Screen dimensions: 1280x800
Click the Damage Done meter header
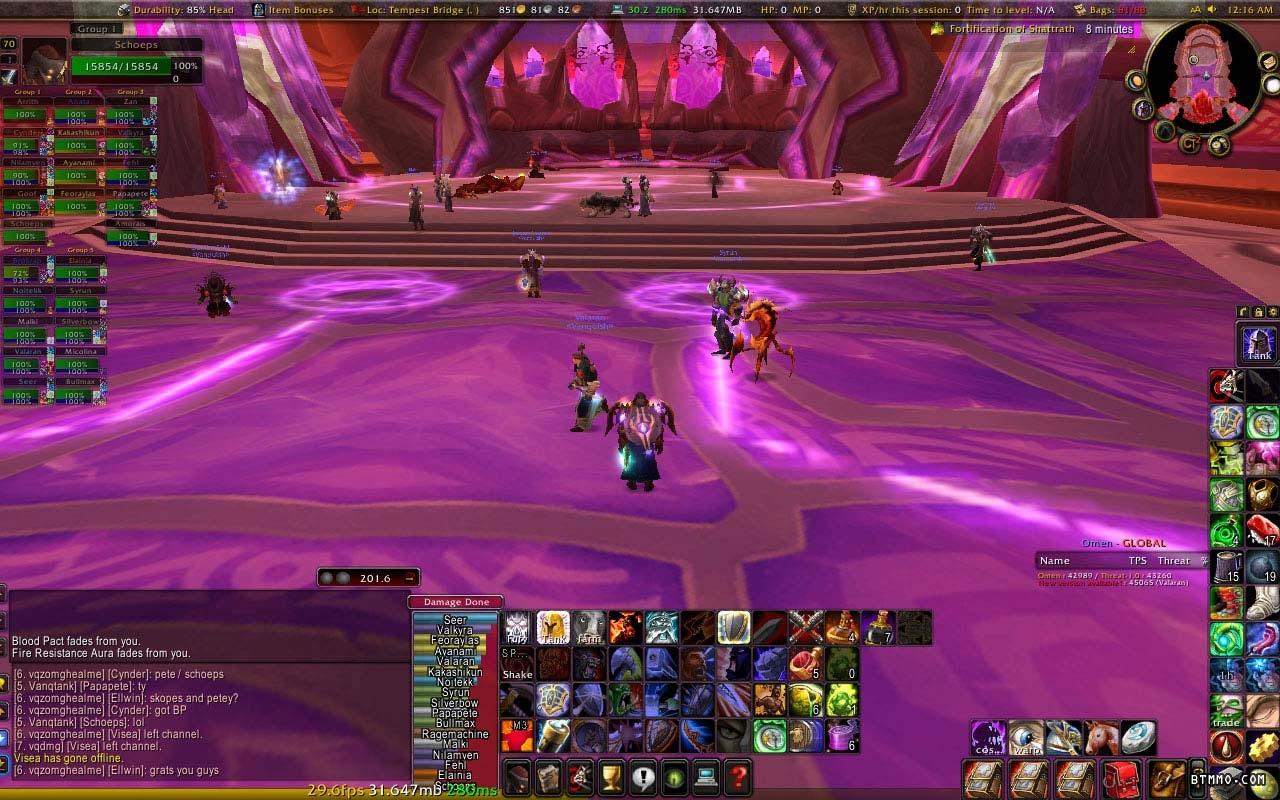pyautogui.click(x=456, y=602)
